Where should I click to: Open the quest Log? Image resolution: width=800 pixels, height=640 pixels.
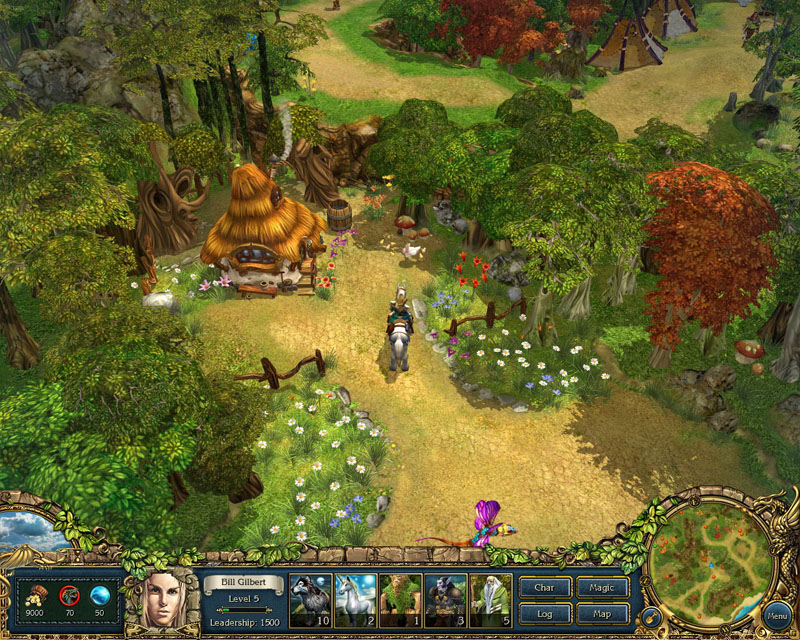pyautogui.click(x=545, y=613)
